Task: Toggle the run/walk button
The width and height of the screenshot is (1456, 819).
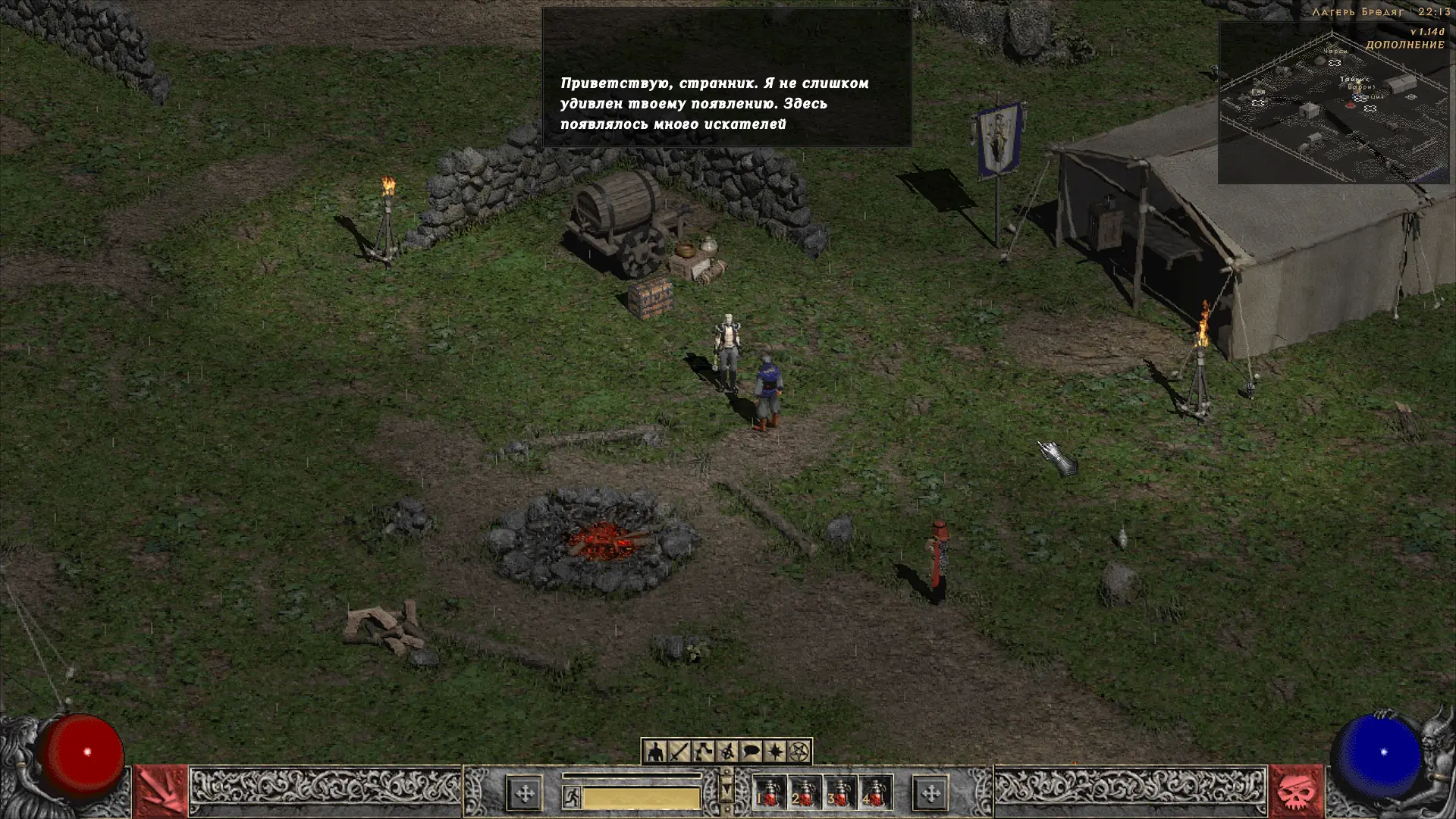Action: (572, 796)
